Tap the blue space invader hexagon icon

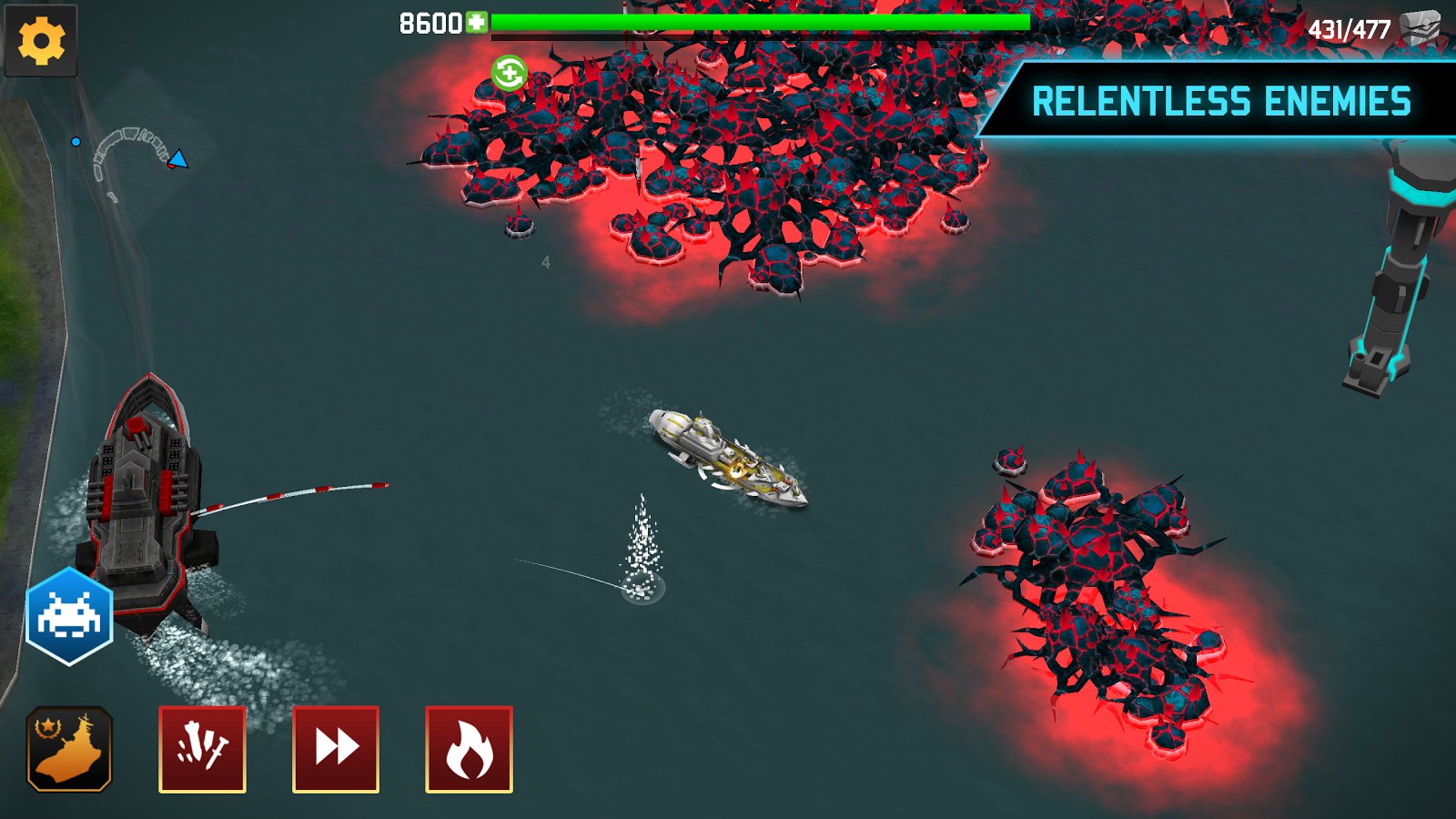coord(69,616)
